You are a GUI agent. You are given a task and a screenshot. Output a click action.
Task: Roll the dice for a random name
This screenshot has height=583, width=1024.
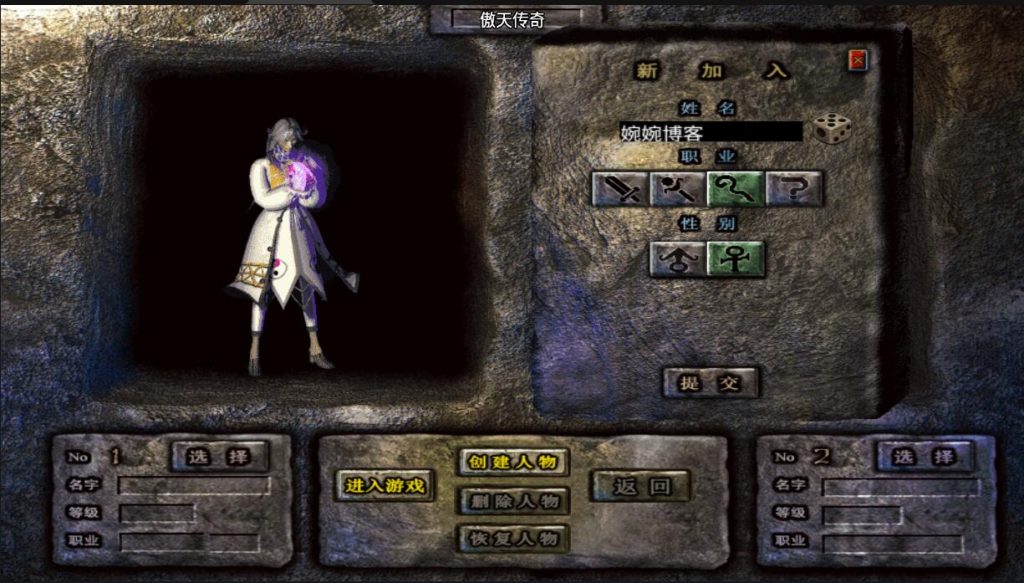(x=831, y=129)
